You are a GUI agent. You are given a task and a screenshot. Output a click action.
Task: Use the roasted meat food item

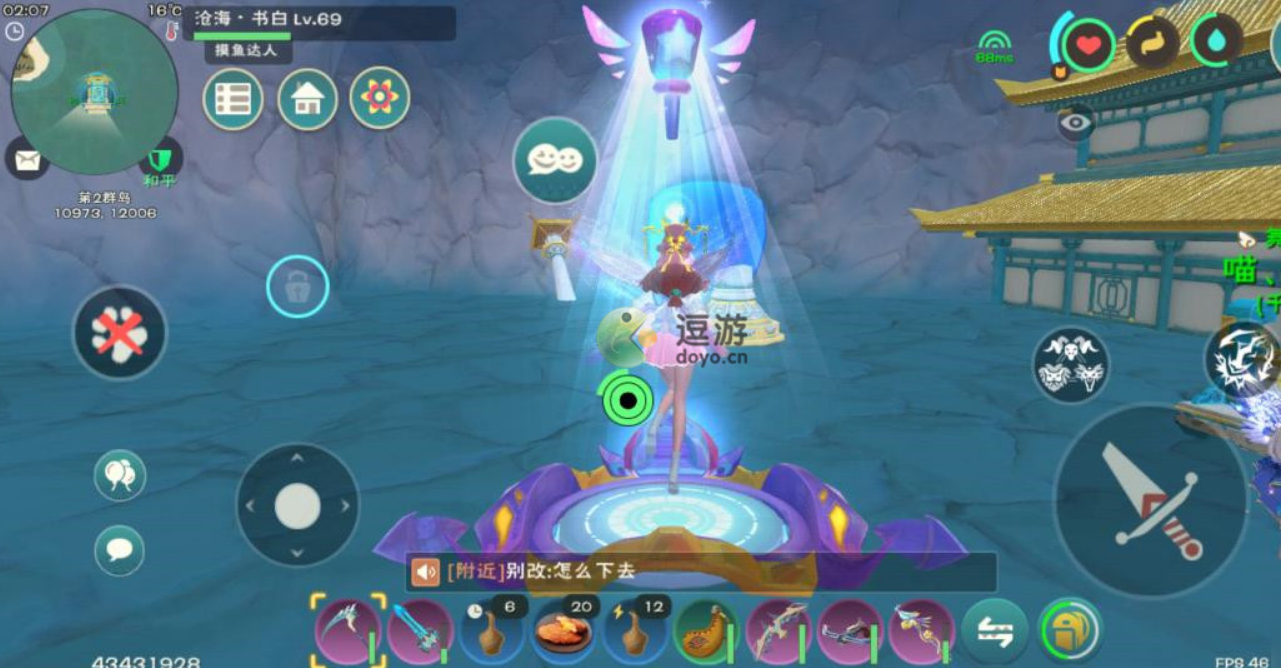pyautogui.click(x=565, y=632)
